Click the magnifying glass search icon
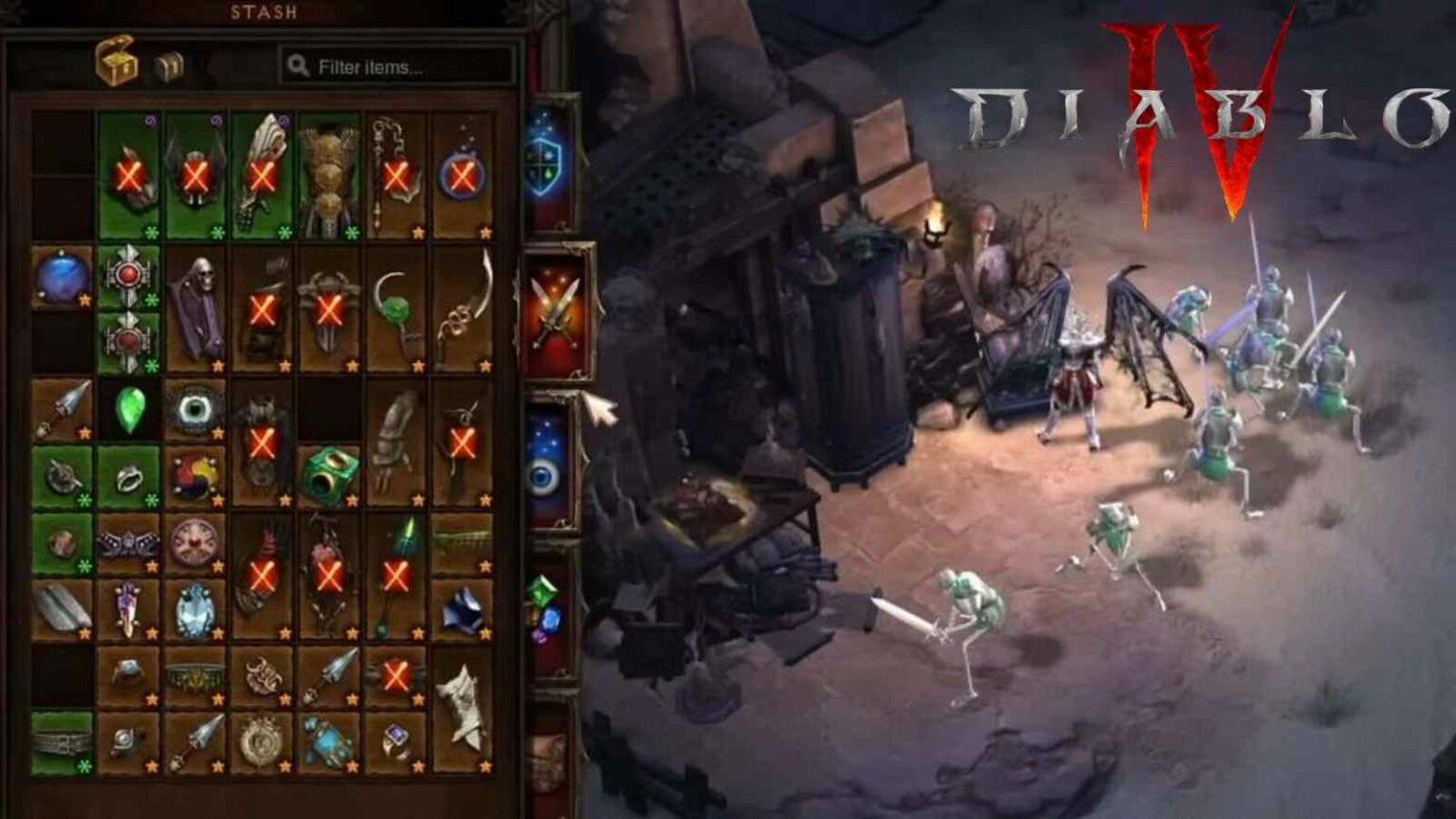Screen dimensions: 1456x819 click(297, 64)
